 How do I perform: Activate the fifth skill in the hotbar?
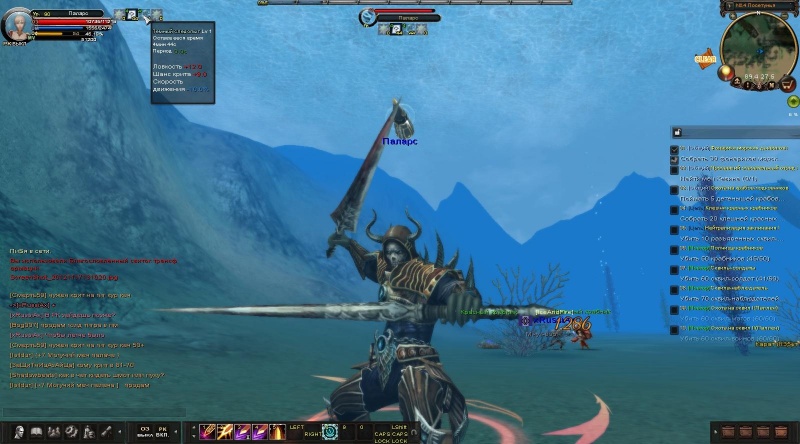point(275,431)
